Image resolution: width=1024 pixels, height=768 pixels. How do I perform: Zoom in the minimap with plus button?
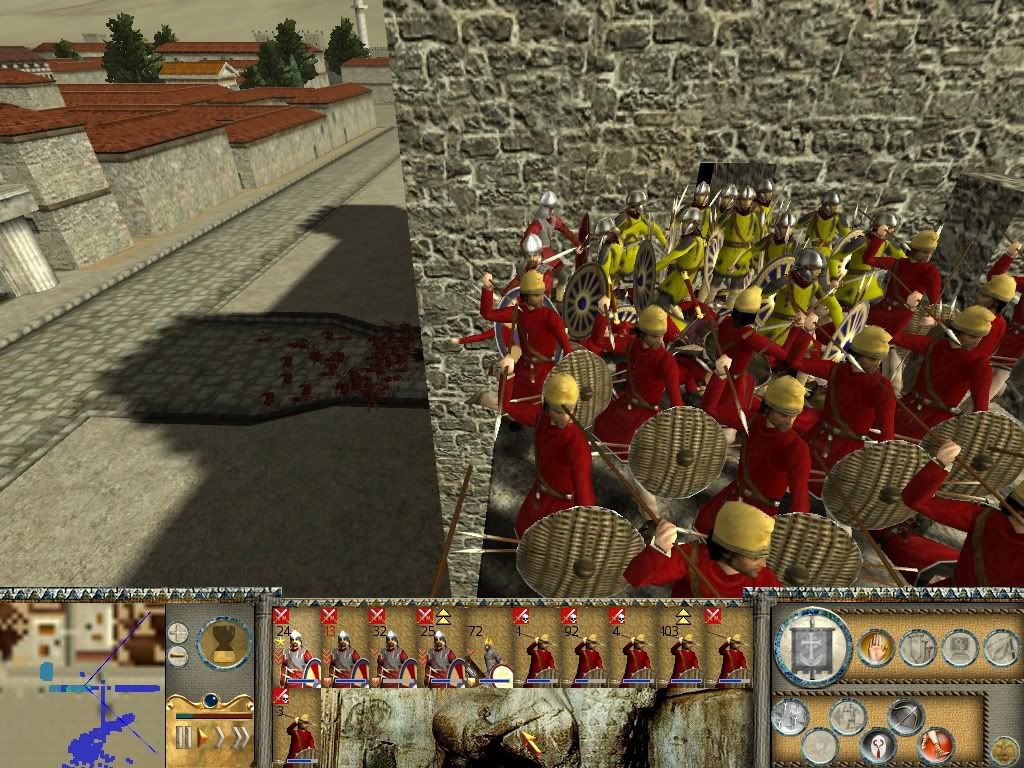[178, 633]
